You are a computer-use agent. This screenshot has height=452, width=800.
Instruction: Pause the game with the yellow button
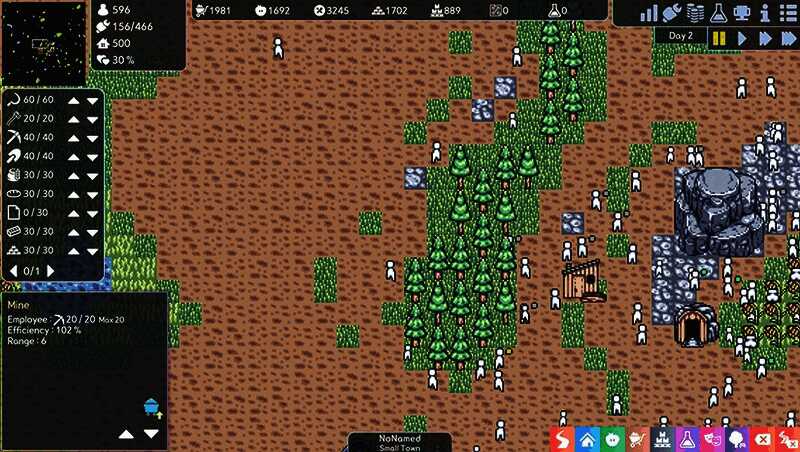(719, 38)
